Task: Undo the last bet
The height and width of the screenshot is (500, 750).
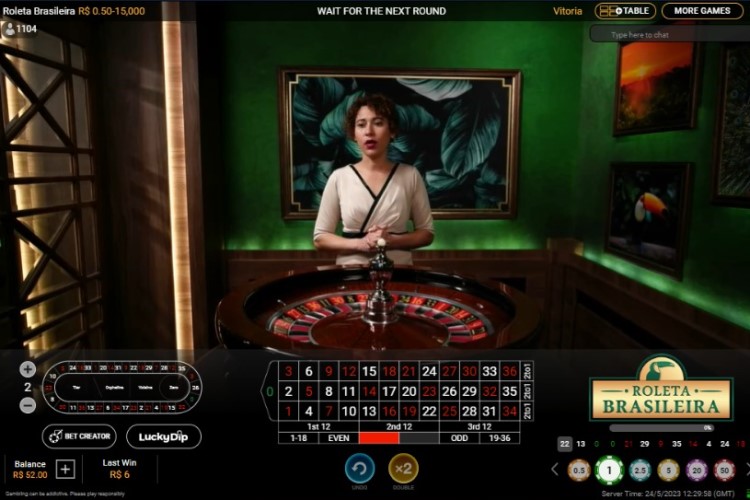Action: tap(360, 467)
